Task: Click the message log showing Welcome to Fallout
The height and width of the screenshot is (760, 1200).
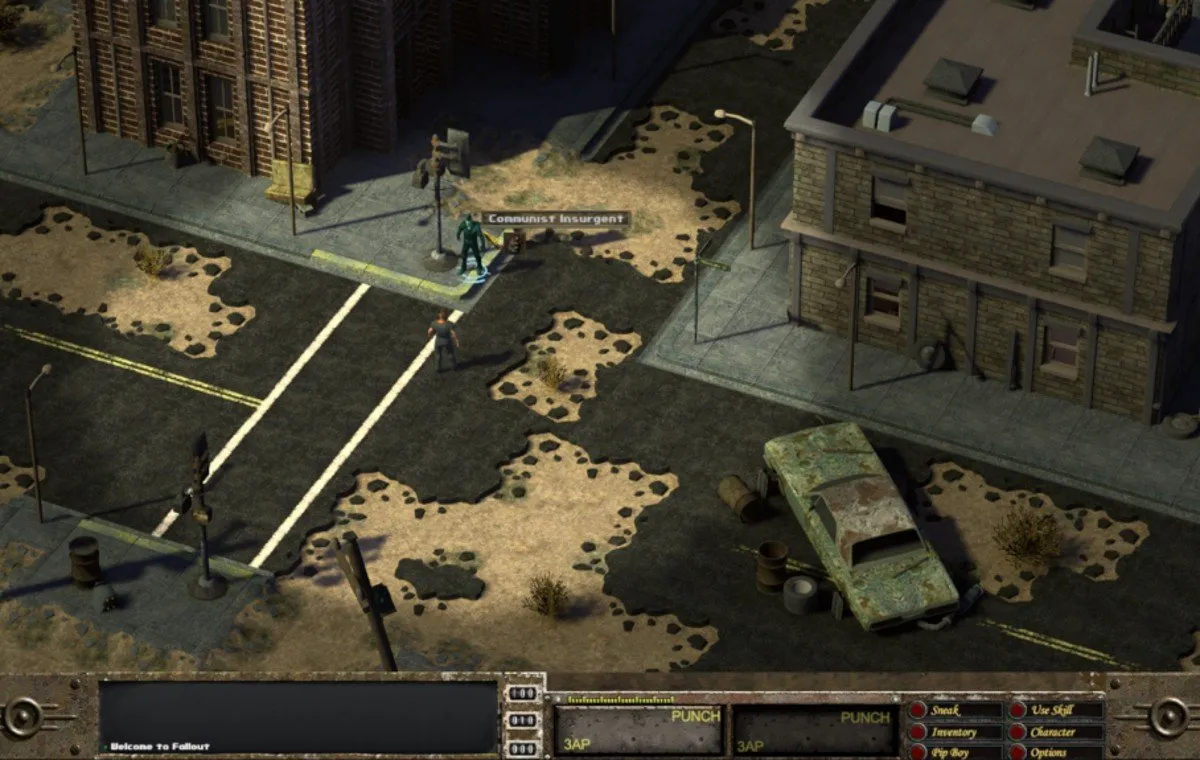Action: tap(298, 716)
